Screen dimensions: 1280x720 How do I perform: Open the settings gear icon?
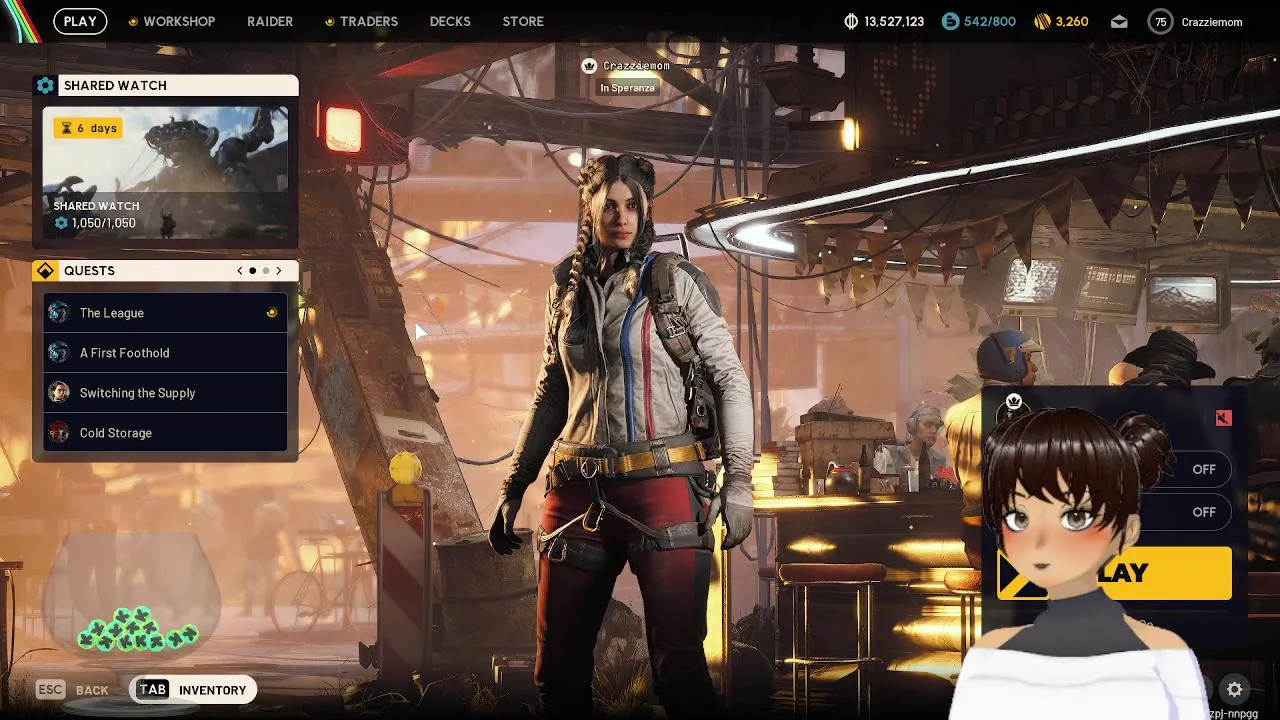(x=1235, y=689)
